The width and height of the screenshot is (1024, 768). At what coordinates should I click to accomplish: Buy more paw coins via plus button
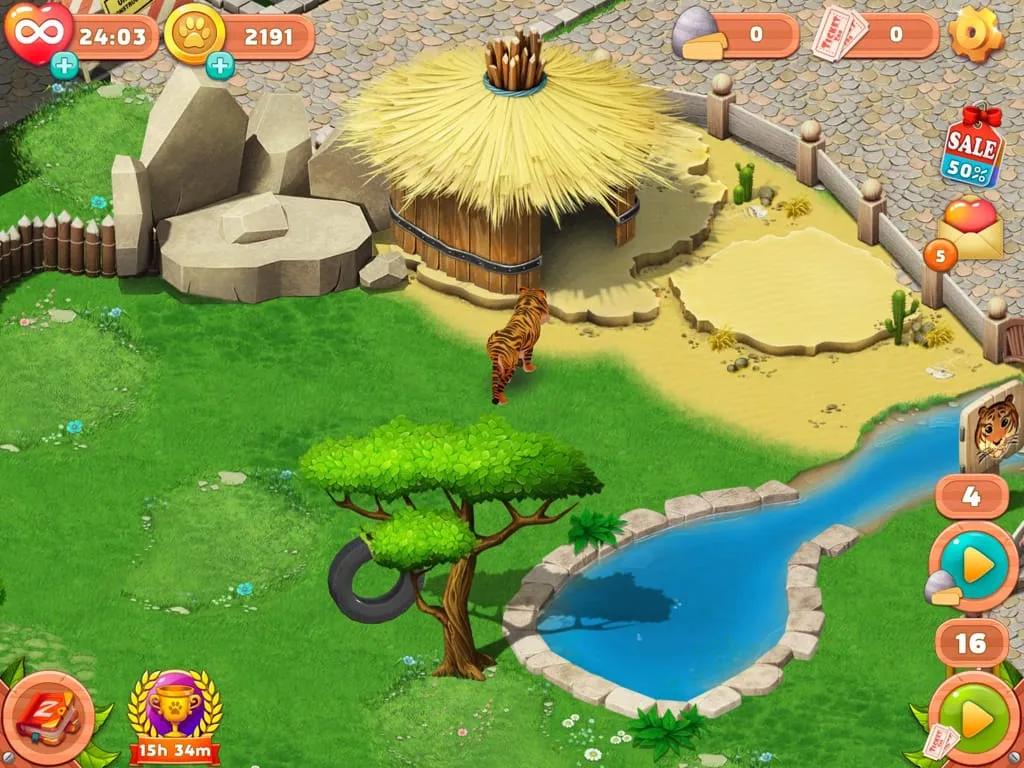point(220,66)
